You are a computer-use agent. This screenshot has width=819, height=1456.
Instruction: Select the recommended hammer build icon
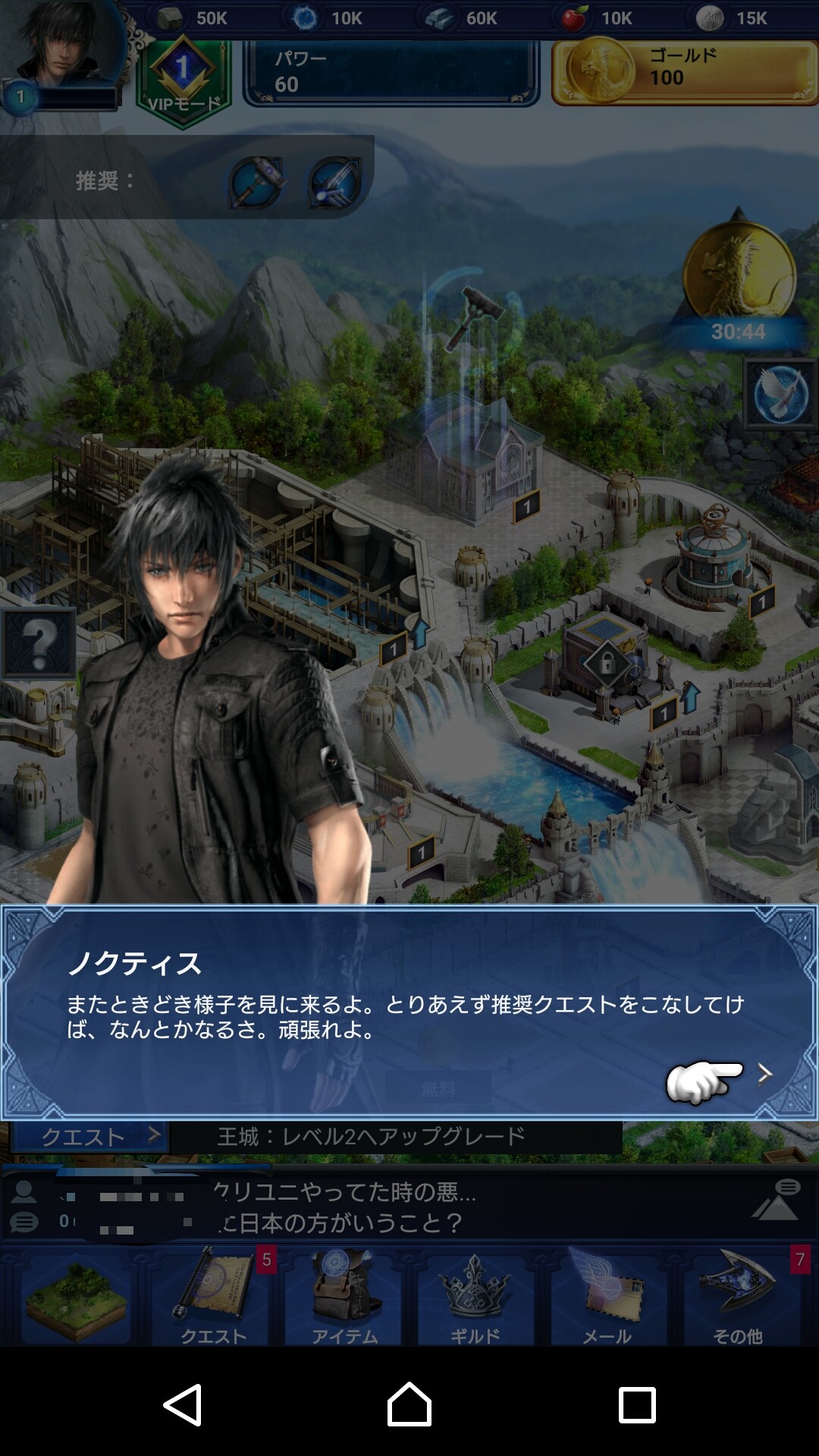(256, 182)
